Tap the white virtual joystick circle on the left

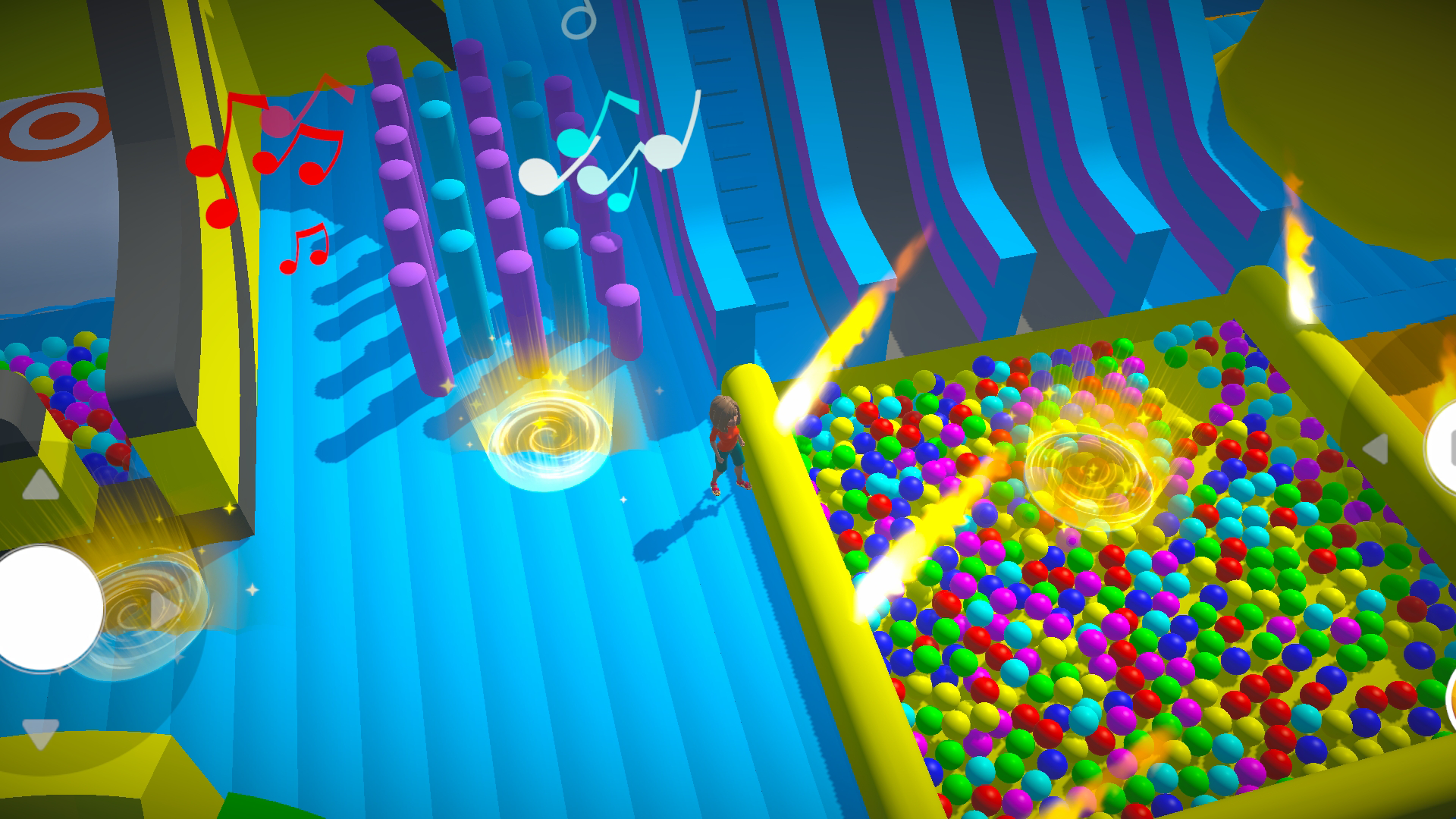42,607
